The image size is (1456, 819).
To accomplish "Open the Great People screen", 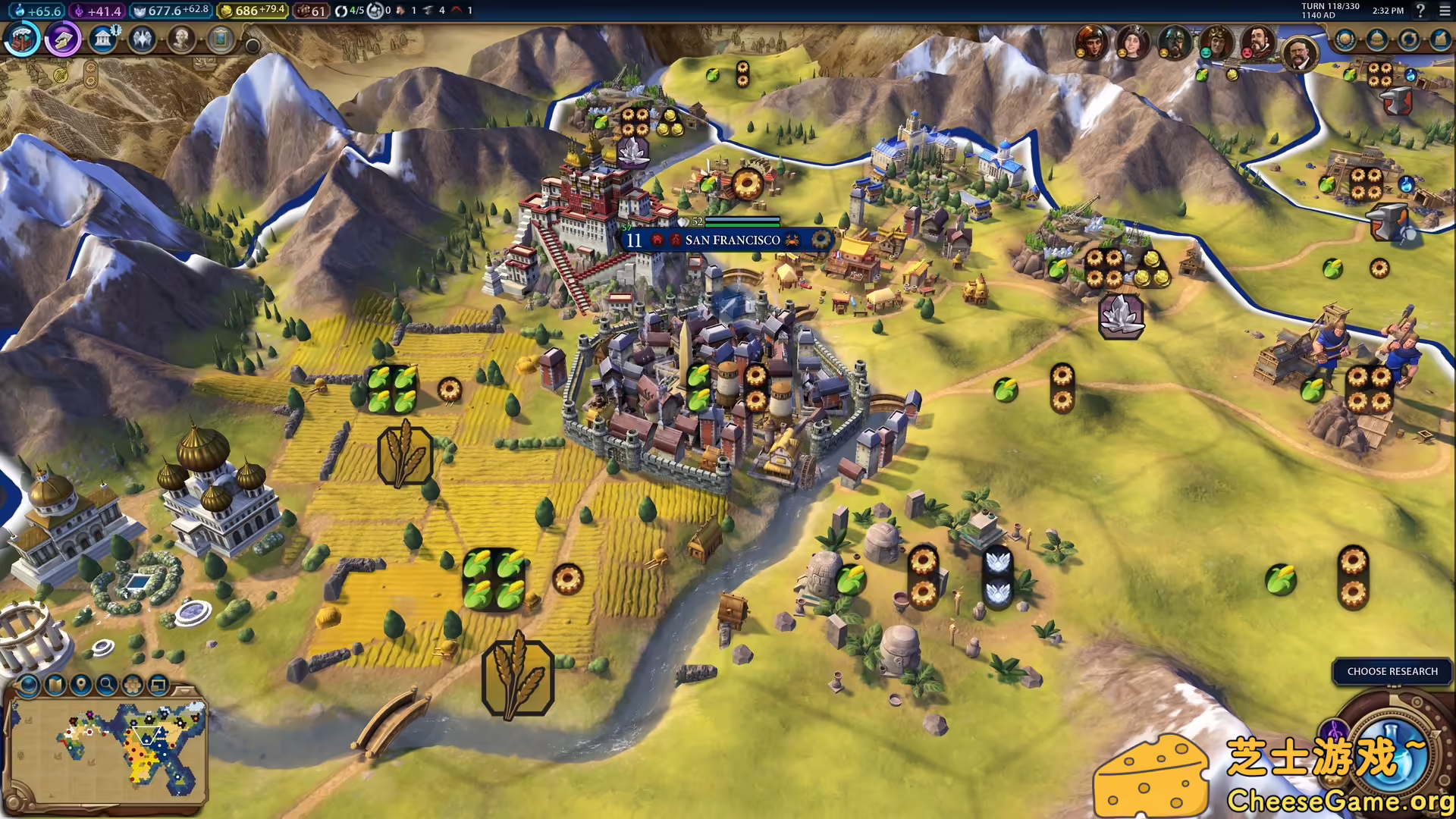I will pos(182,40).
